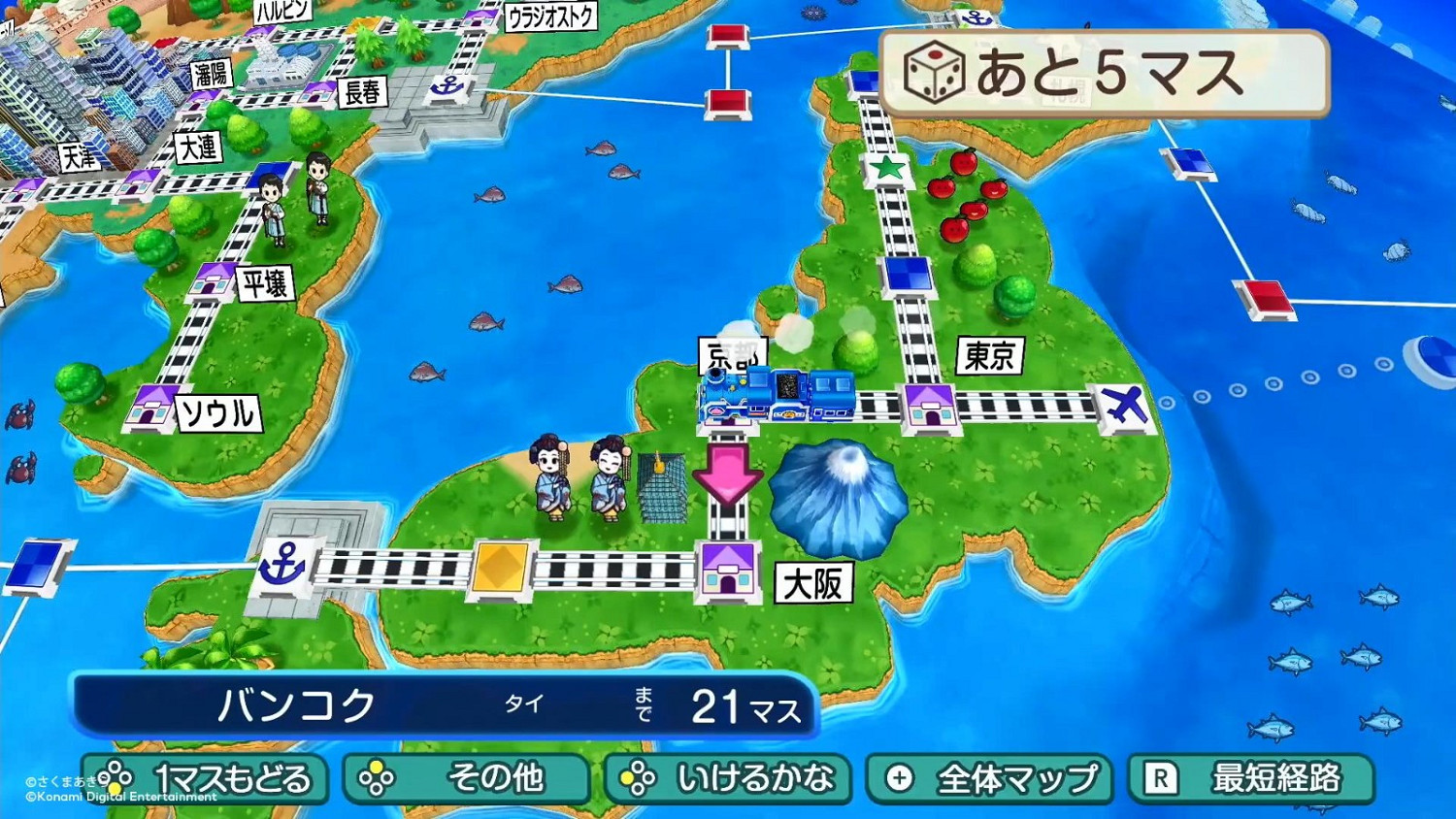Click Mount Fuji on the map
Image resolution: width=1456 pixels, height=819 pixels.
[837, 495]
